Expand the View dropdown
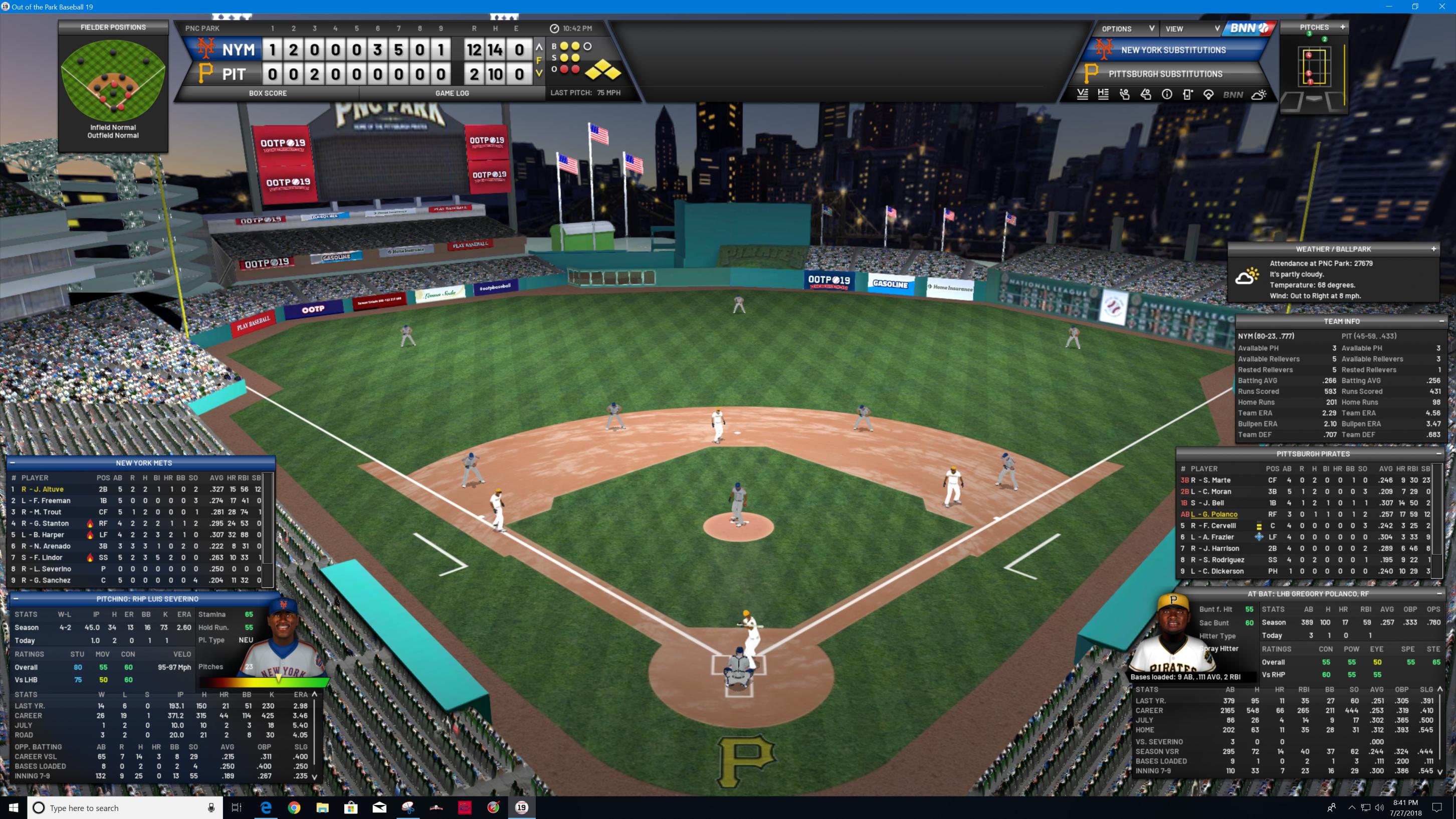The height and width of the screenshot is (819, 1456). pyautogui.click(x=1191, y=29)
